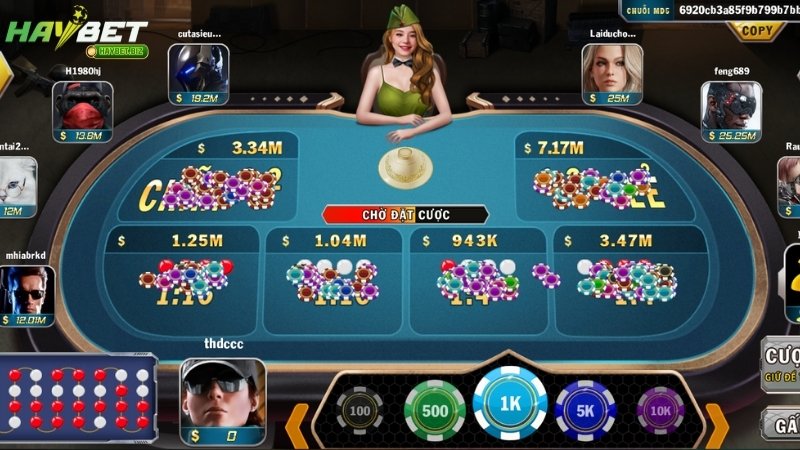
Task: Select the 5K betting chip
Action: click(x=586, y=409)
